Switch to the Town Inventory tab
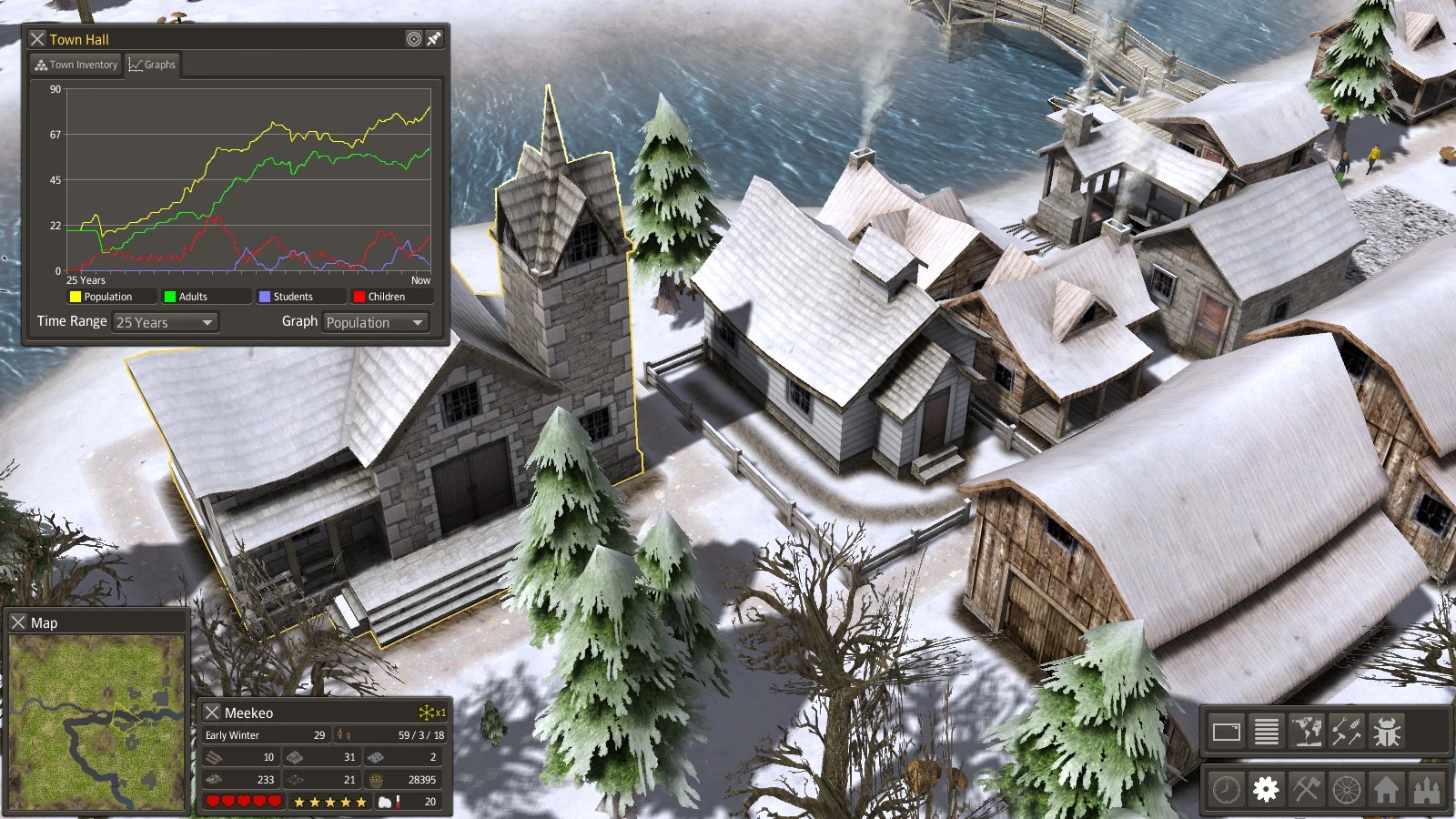This screenshot has height=819, width=1456. coord(76,65)
